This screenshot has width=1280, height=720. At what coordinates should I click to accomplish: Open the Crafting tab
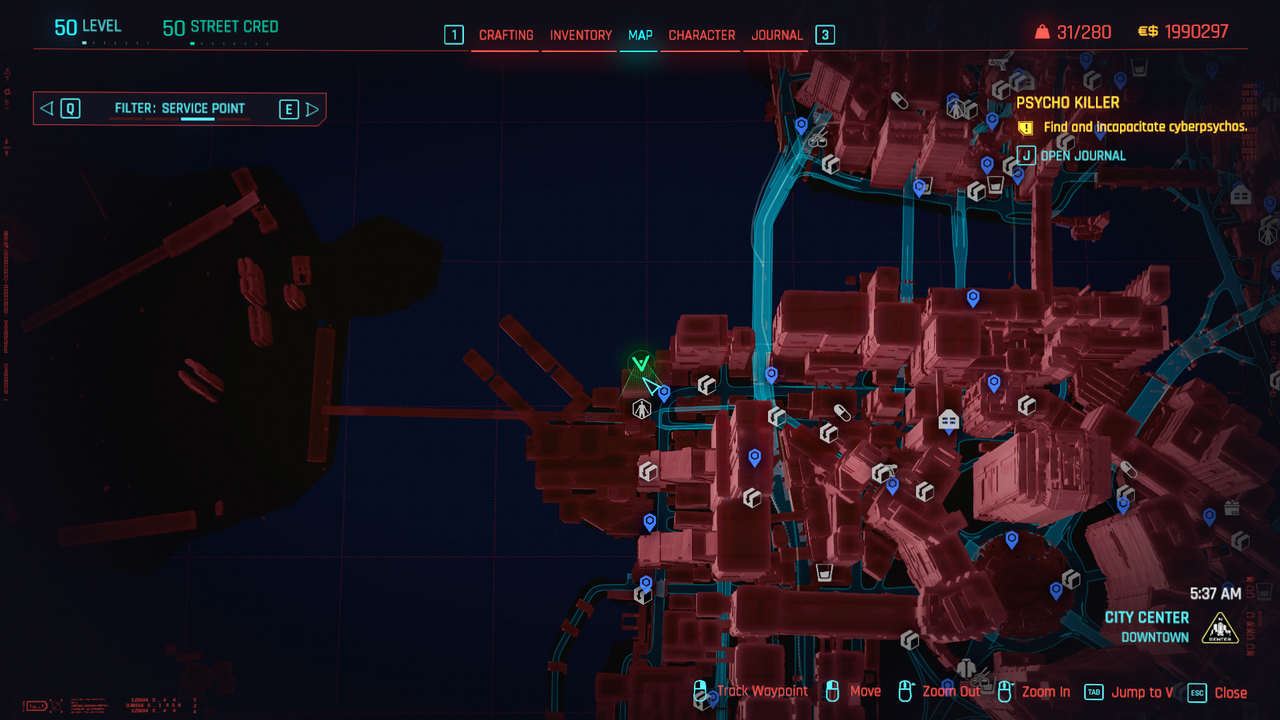(506, 35)
